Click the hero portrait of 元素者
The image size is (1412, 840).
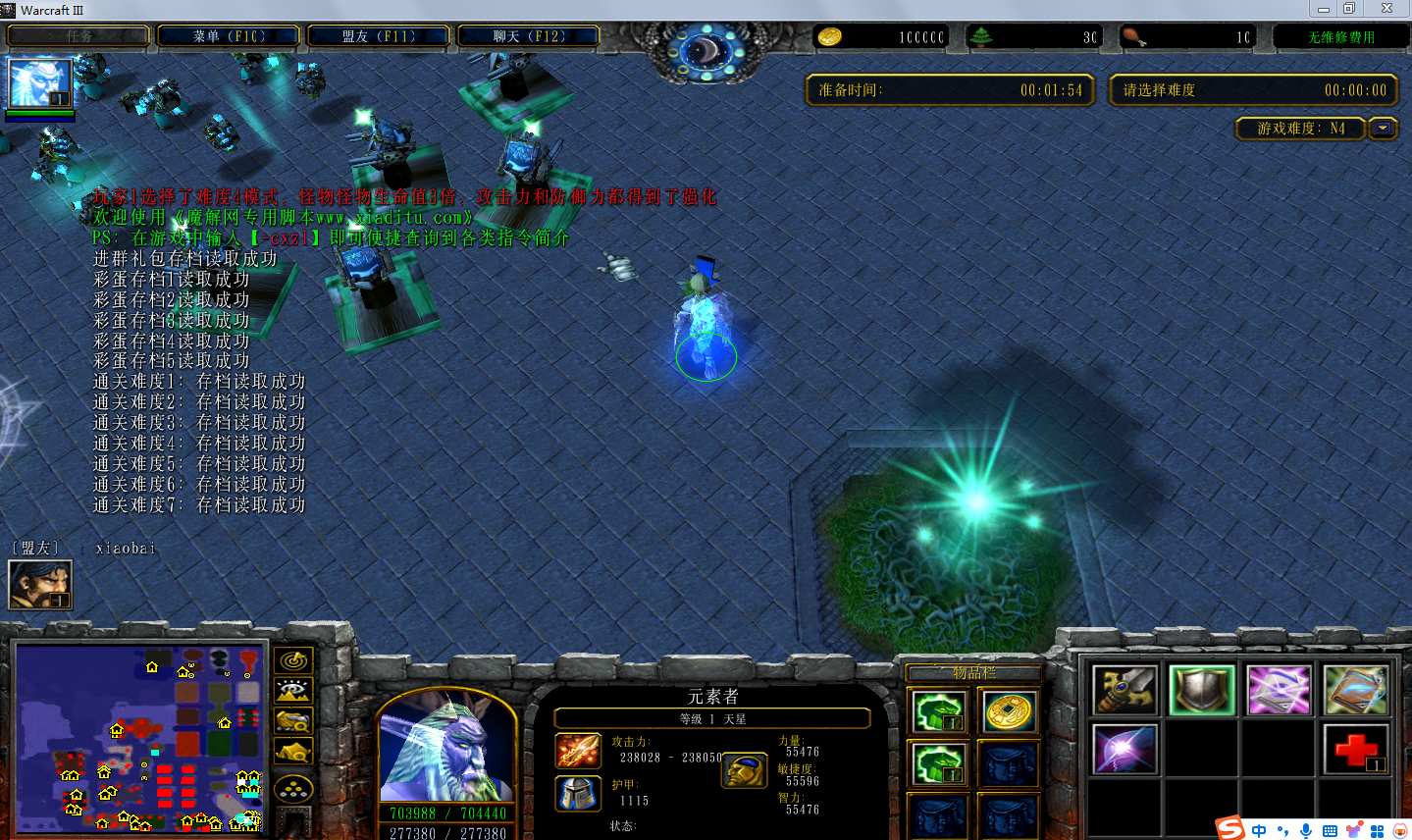[x=446, y=748]
